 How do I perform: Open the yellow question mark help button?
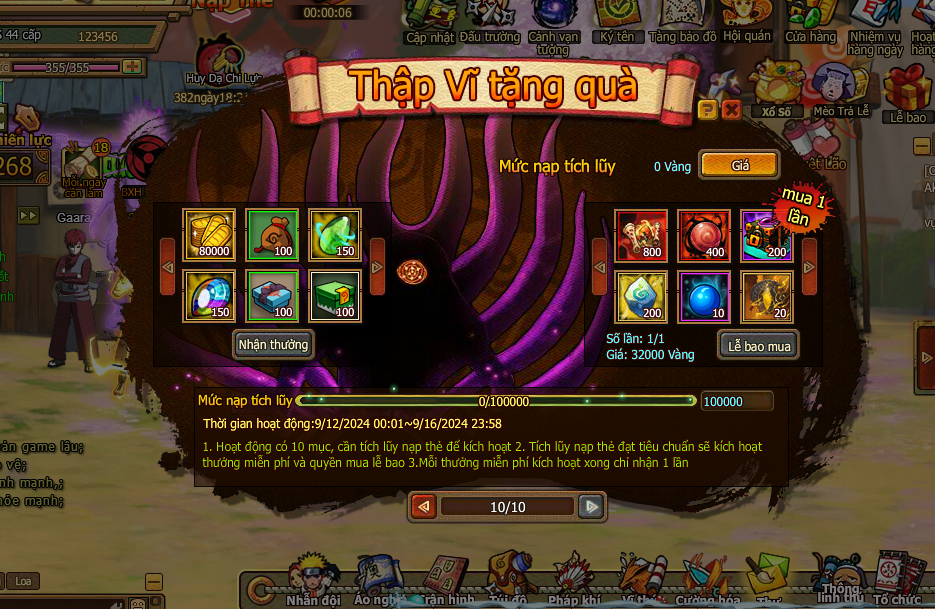pyautogui.click(x=708, y=110)
